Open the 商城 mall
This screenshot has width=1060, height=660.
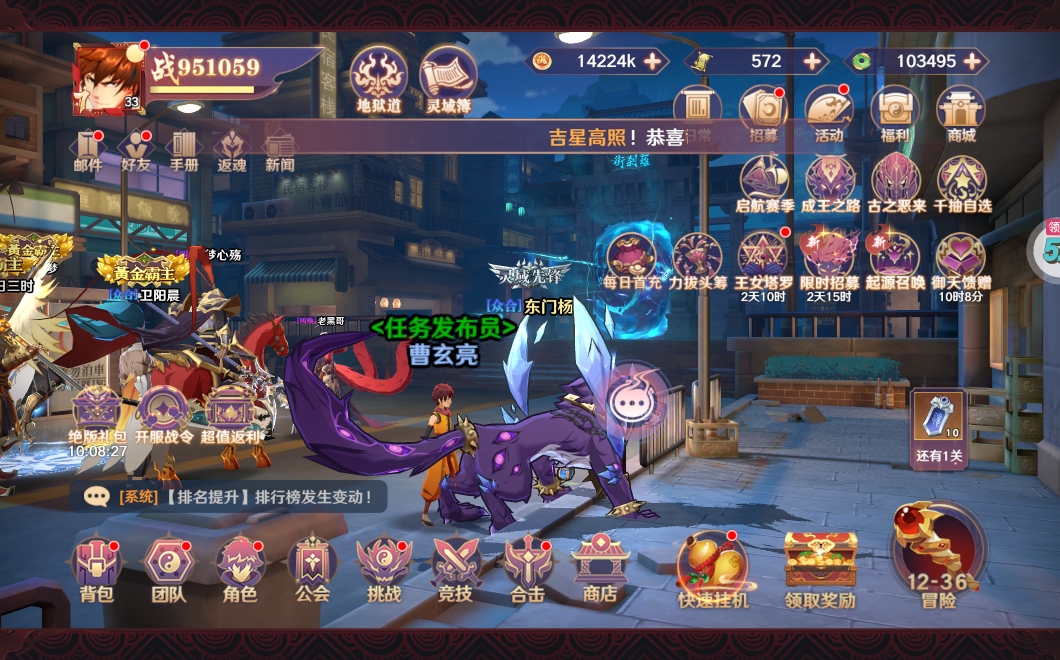pyautogui.click(x=961, y=112)
